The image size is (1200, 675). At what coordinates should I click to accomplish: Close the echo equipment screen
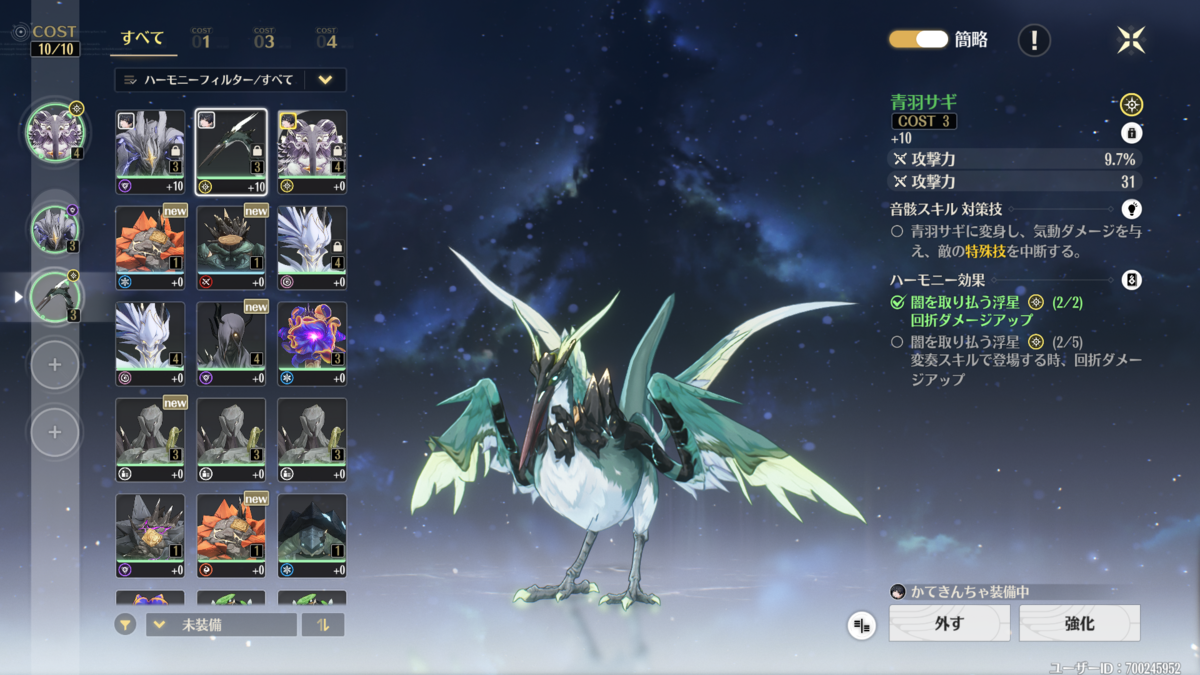pyautogui.click(x=1131, y=40)
